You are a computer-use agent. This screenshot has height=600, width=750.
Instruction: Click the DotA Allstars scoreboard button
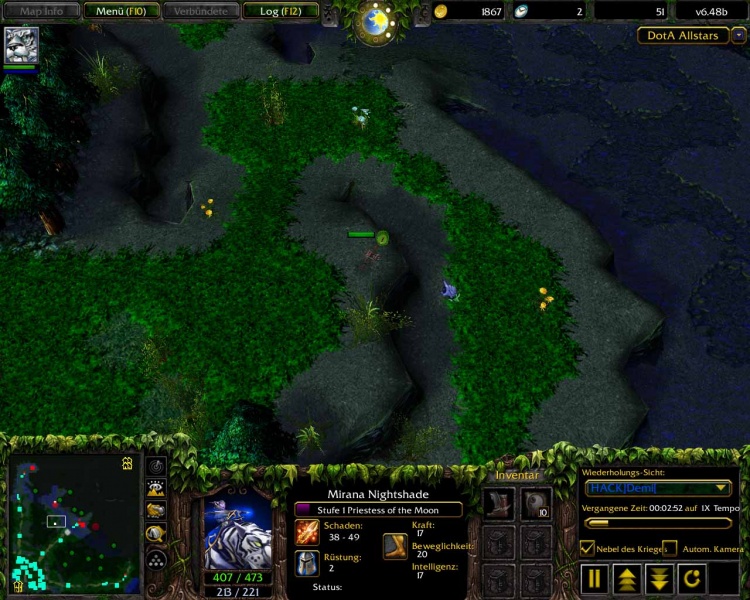tap(683, 35)
